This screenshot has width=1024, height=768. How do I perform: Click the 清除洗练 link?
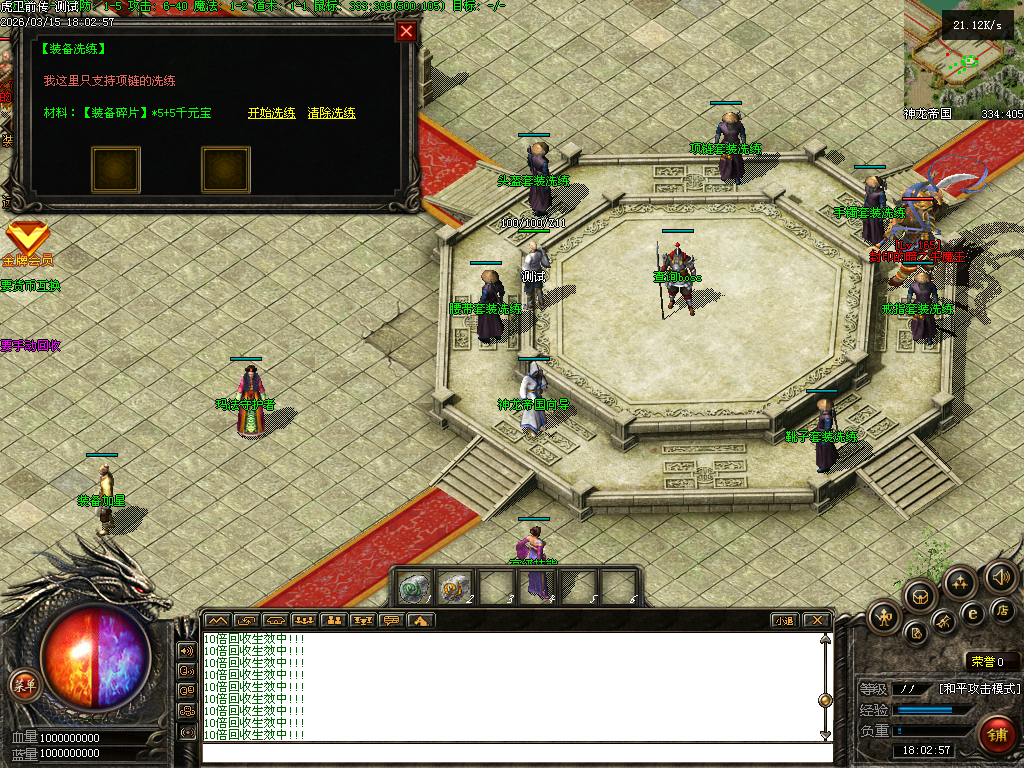(x=332, y=113)
